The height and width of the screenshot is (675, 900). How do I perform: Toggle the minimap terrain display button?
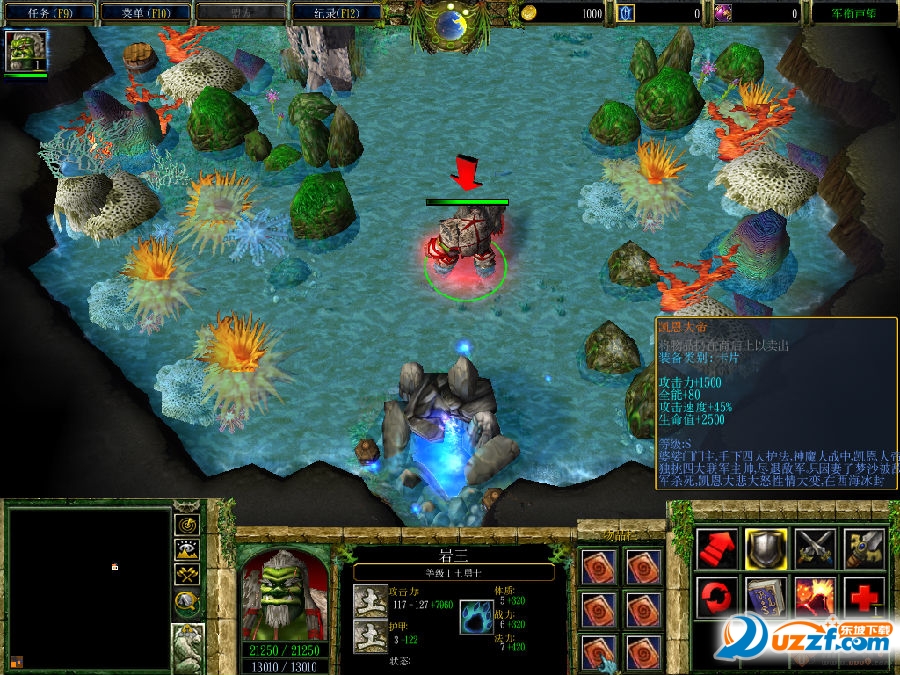click(x=188, y=549)
